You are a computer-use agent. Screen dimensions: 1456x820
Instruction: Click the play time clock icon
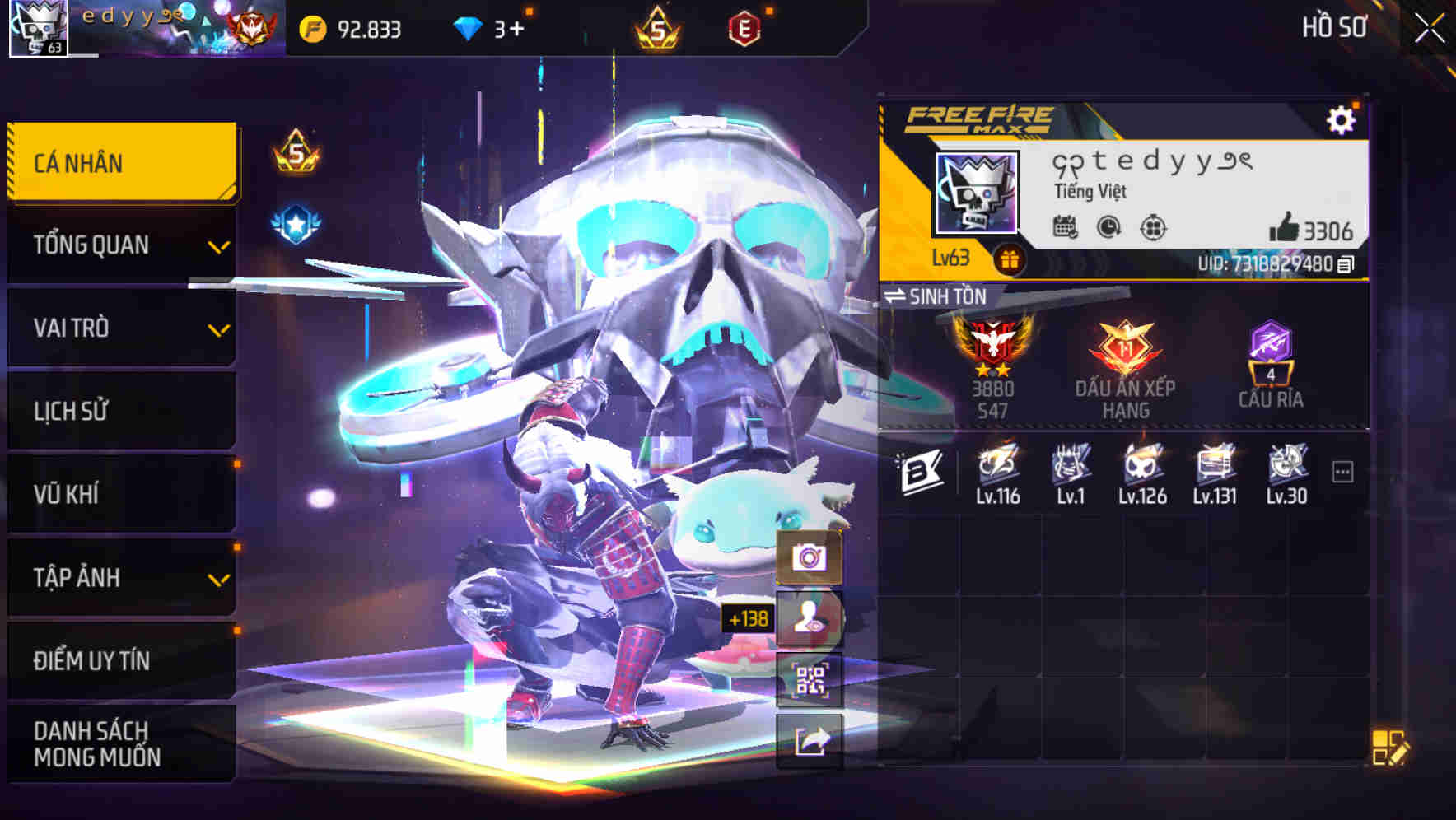[x=1107, y=228]
